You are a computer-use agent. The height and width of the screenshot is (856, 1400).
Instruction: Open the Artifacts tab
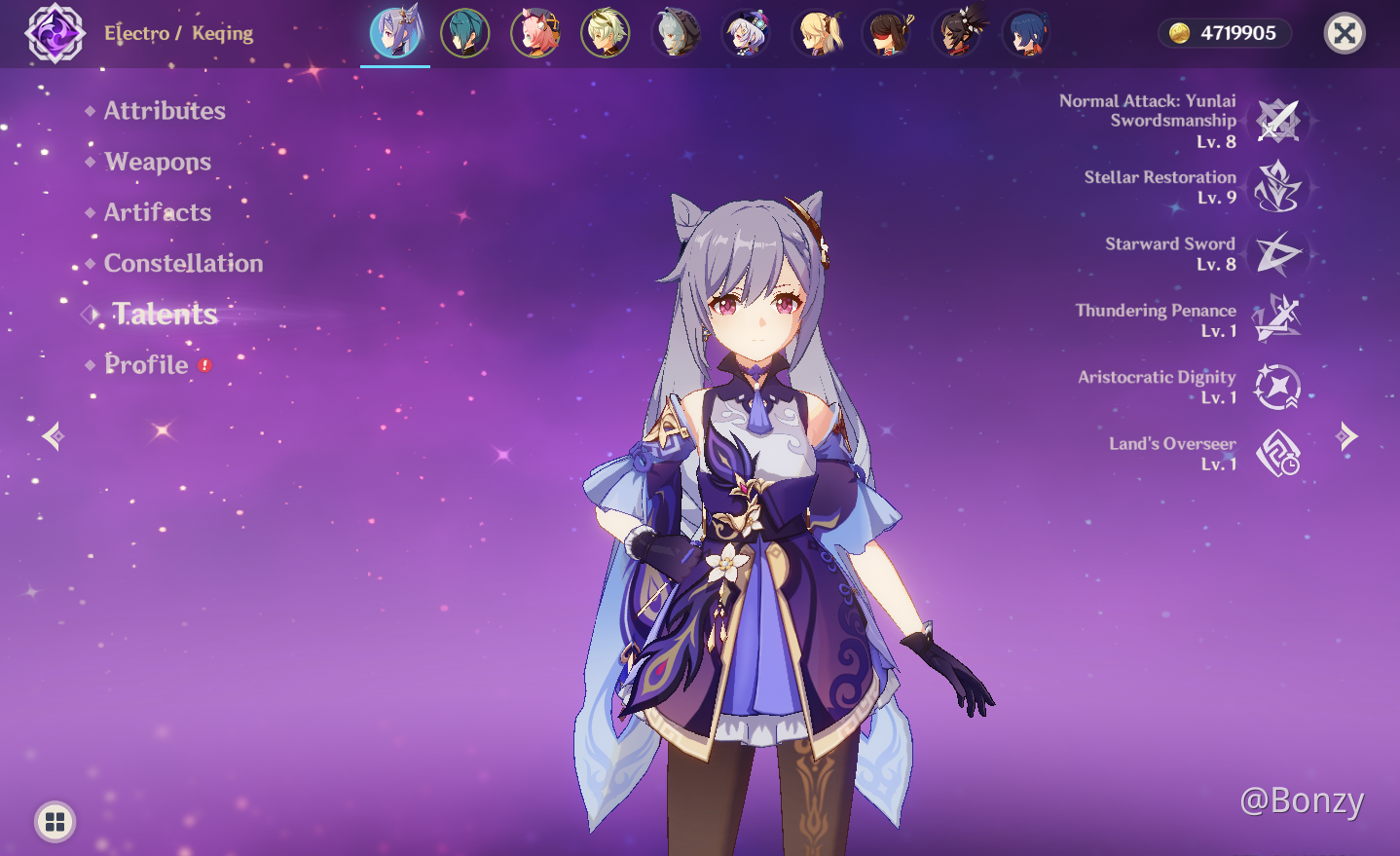click(x=158, y=212)
